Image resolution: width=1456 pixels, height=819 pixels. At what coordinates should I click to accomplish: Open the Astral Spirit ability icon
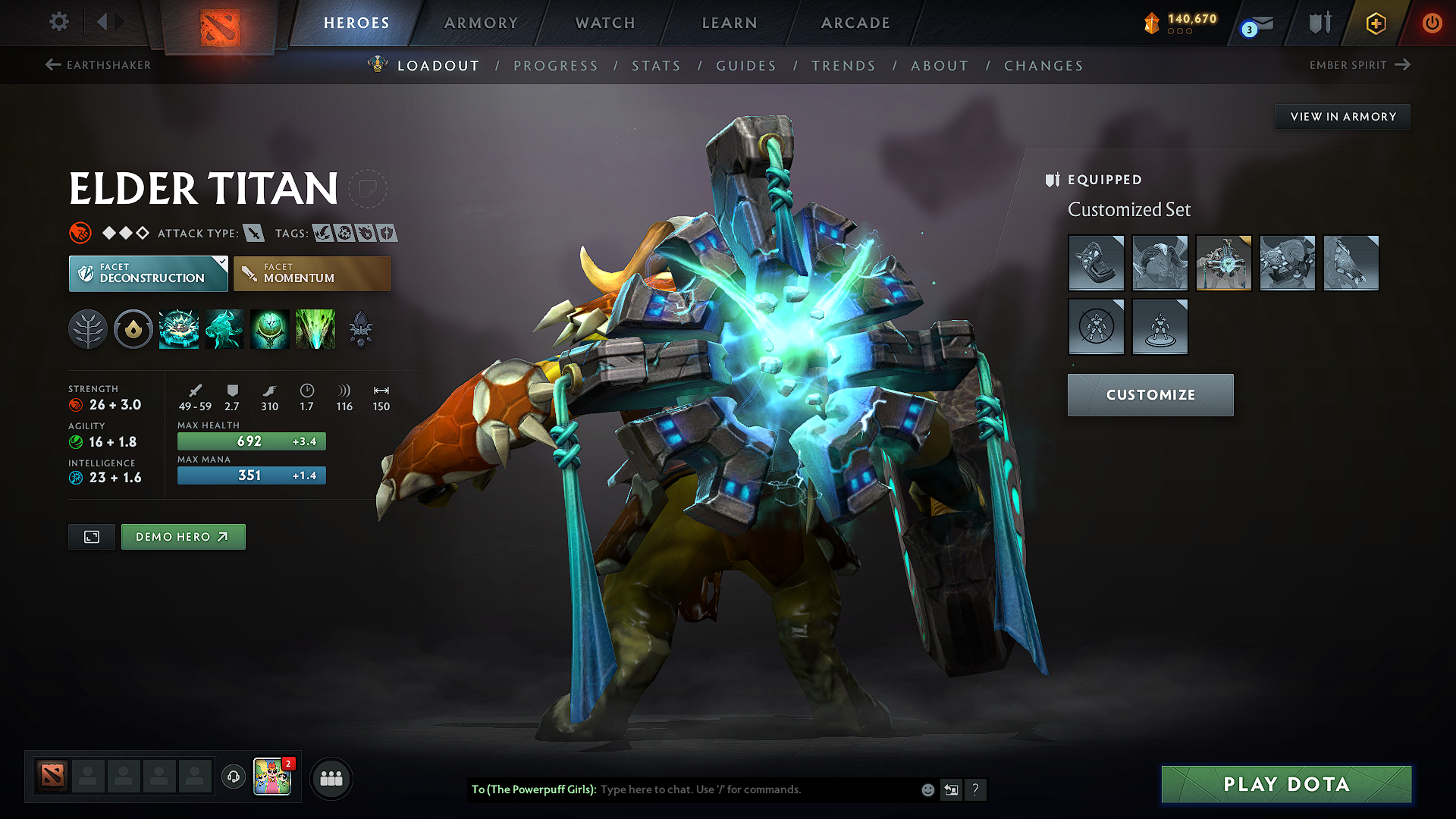(224, 329)
